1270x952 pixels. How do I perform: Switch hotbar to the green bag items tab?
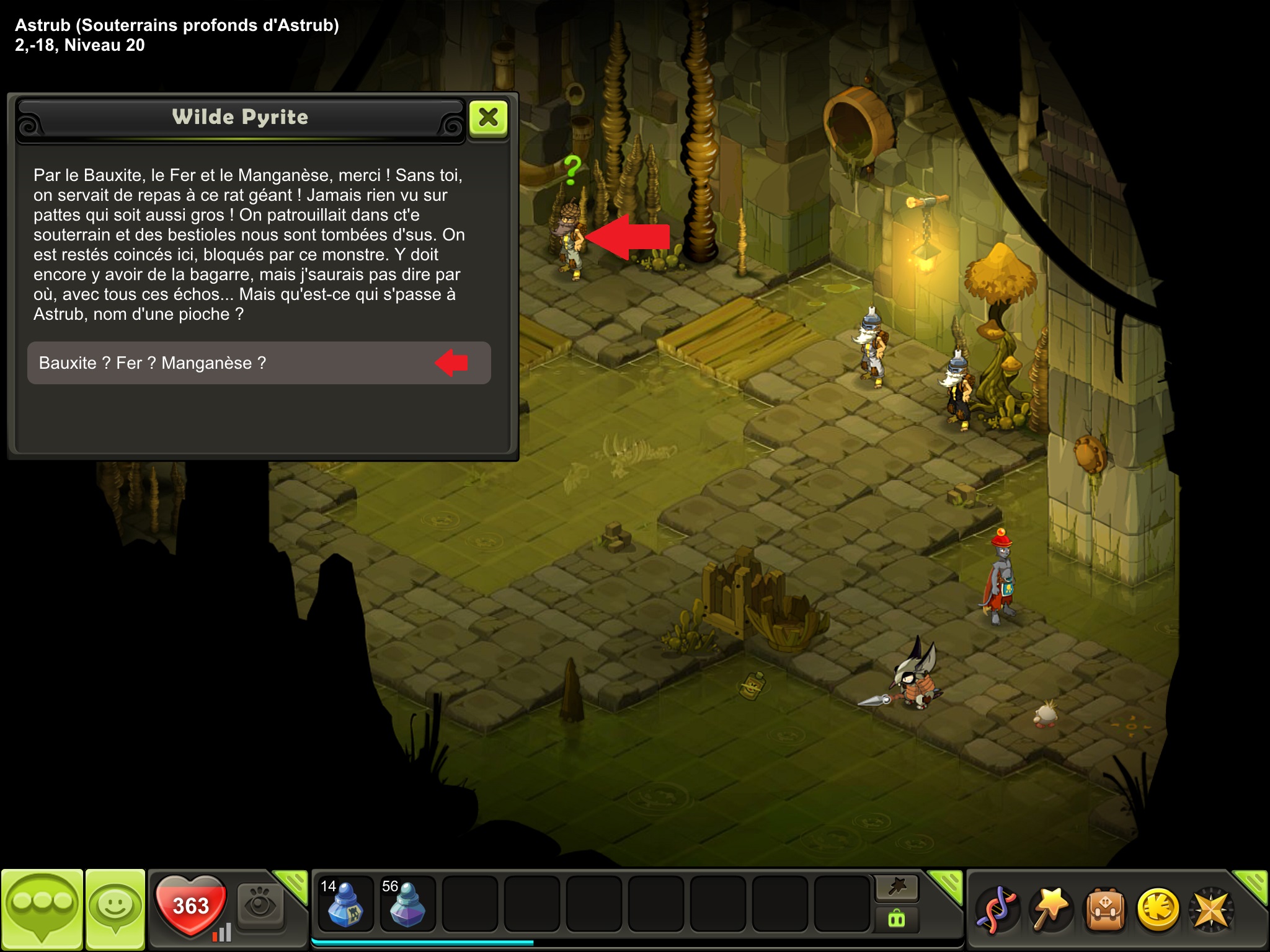897,919
